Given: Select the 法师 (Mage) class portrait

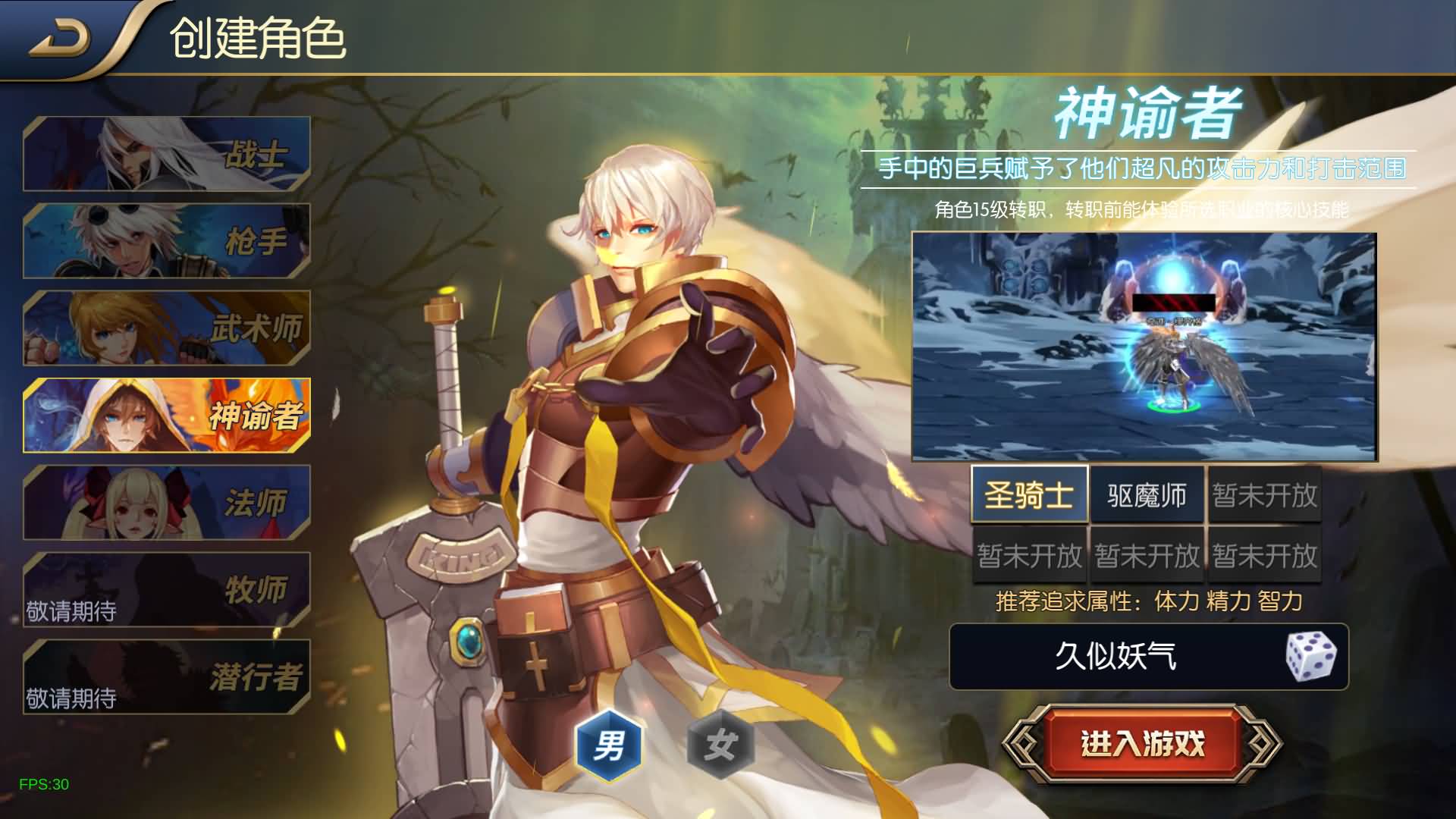Looking at the screenshot, I should click(167, 503).
